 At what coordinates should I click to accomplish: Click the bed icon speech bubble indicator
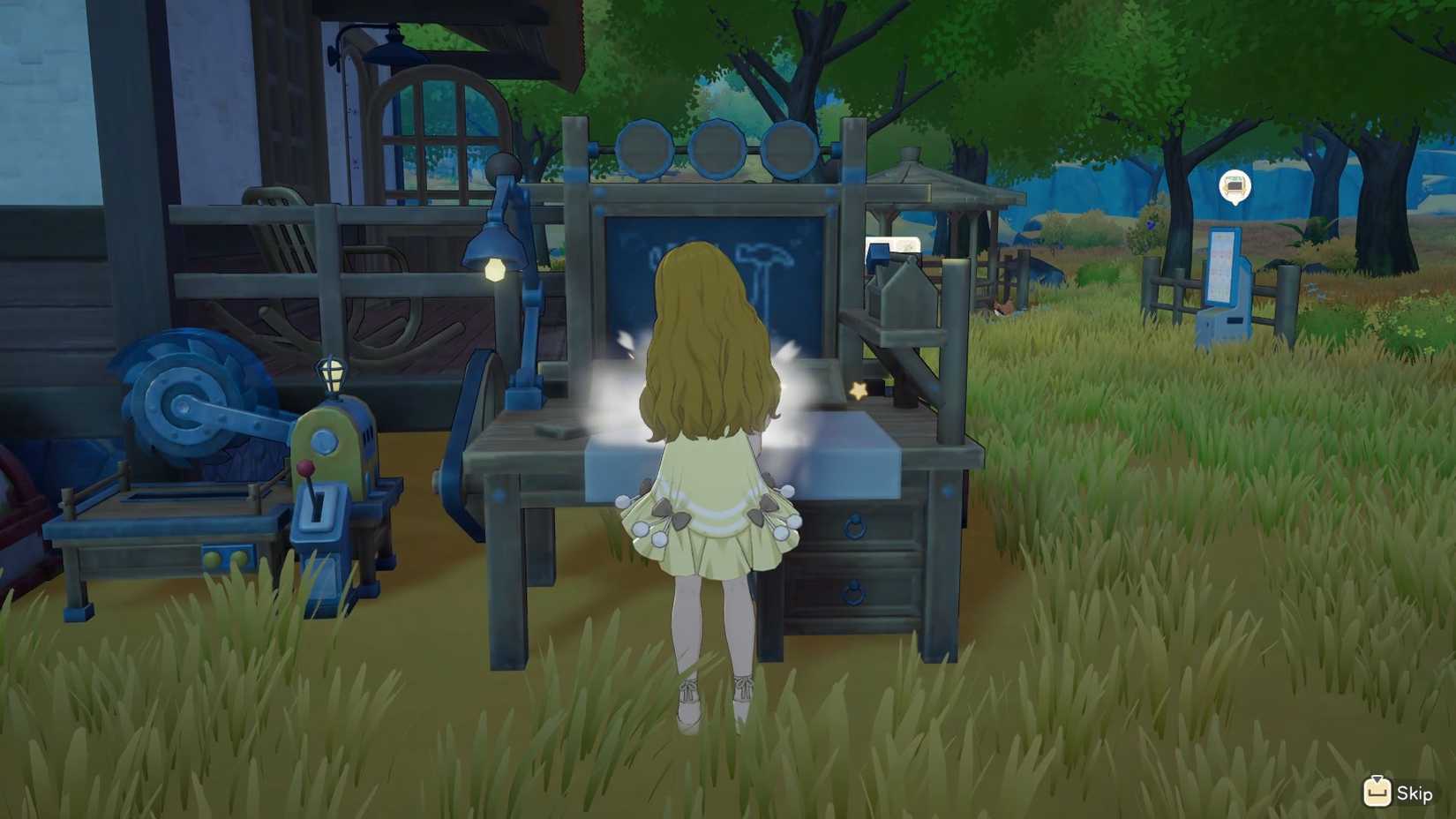1235,185
